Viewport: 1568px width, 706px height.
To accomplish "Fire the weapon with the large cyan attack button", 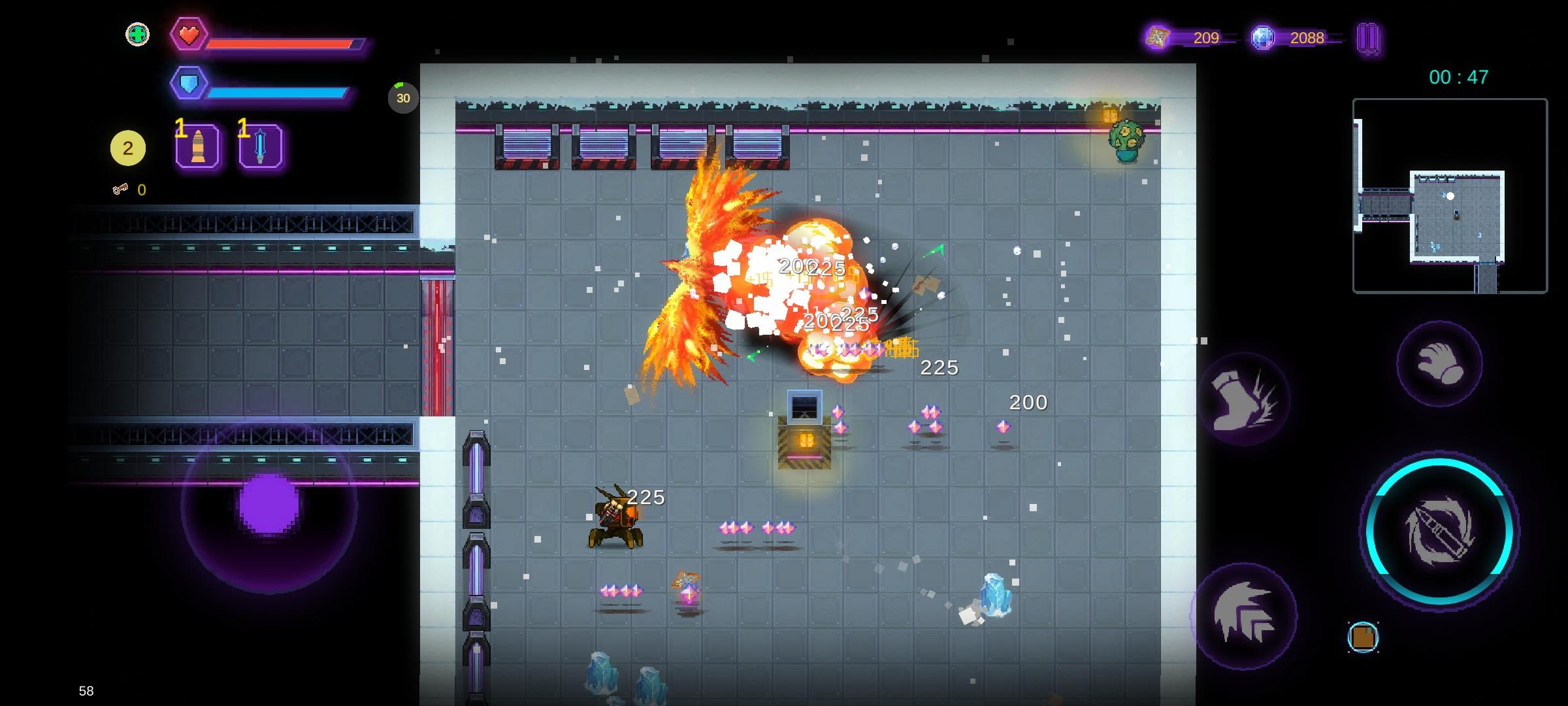I will [x=1440, y=531].
